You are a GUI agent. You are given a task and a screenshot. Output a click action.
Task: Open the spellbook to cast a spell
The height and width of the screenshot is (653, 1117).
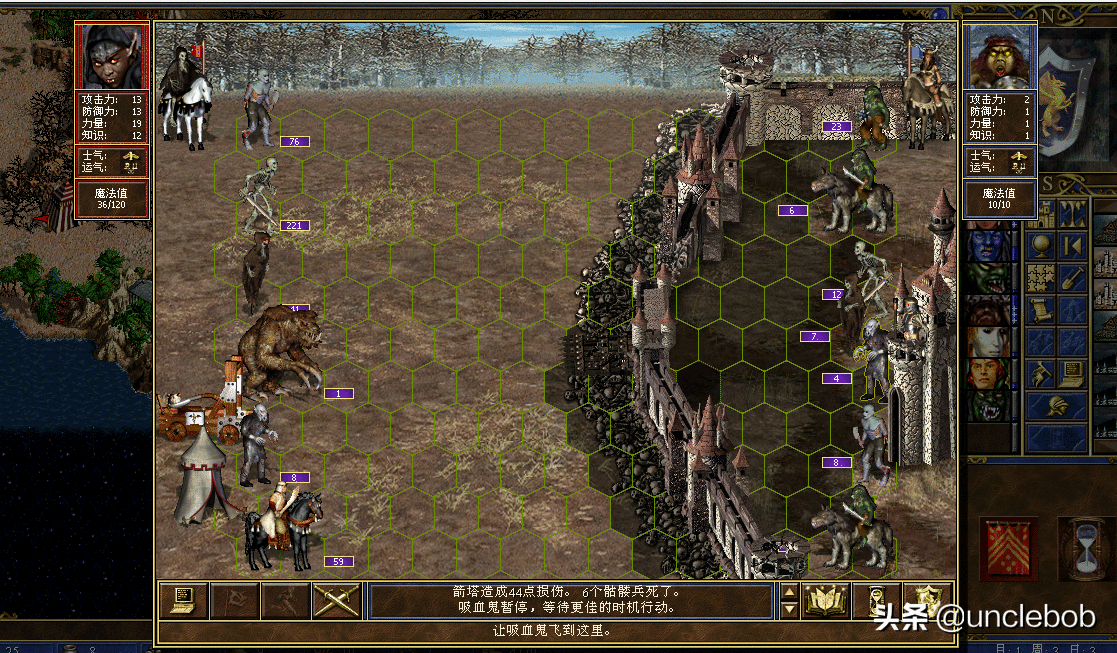coord(825,600)
